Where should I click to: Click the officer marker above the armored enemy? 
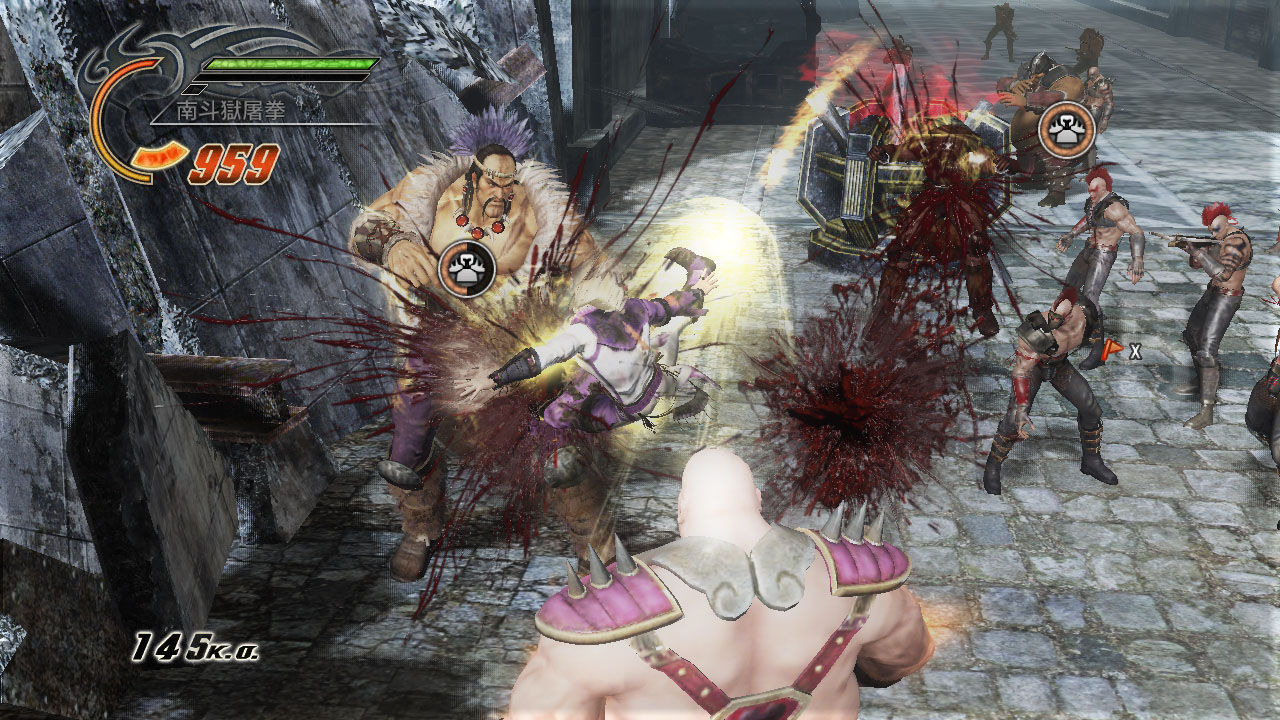click(1066, 130)
